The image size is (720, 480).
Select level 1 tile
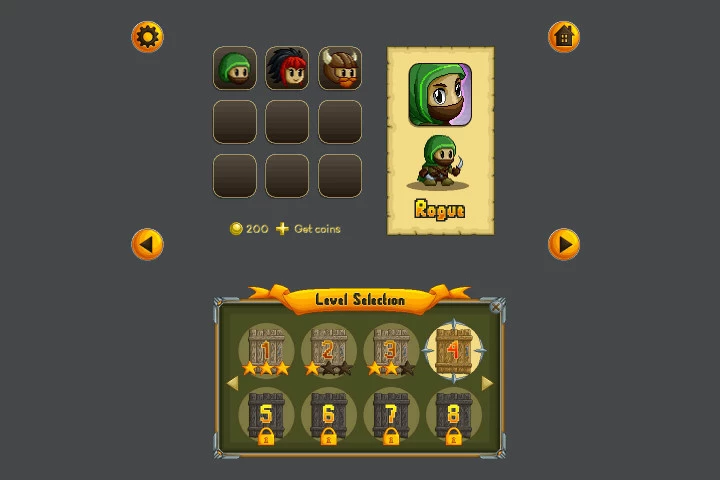266,352
